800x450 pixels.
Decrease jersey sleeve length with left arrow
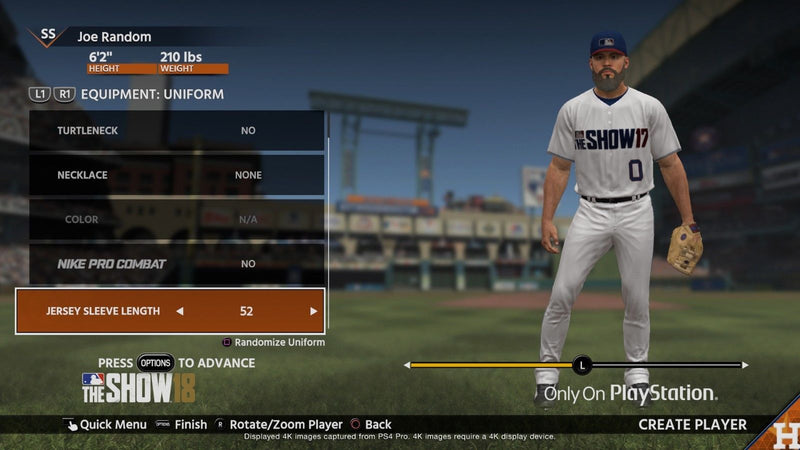tap(180, 311)
